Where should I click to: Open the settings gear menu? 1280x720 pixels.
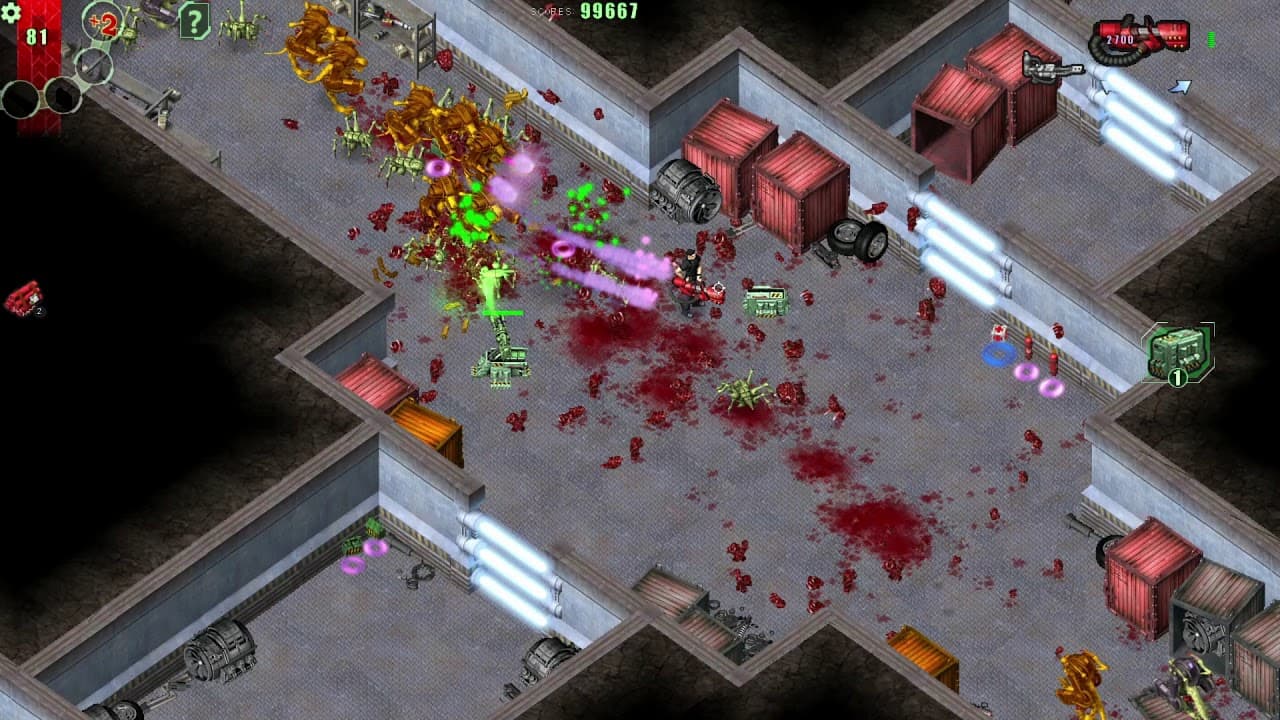(11, 12)
